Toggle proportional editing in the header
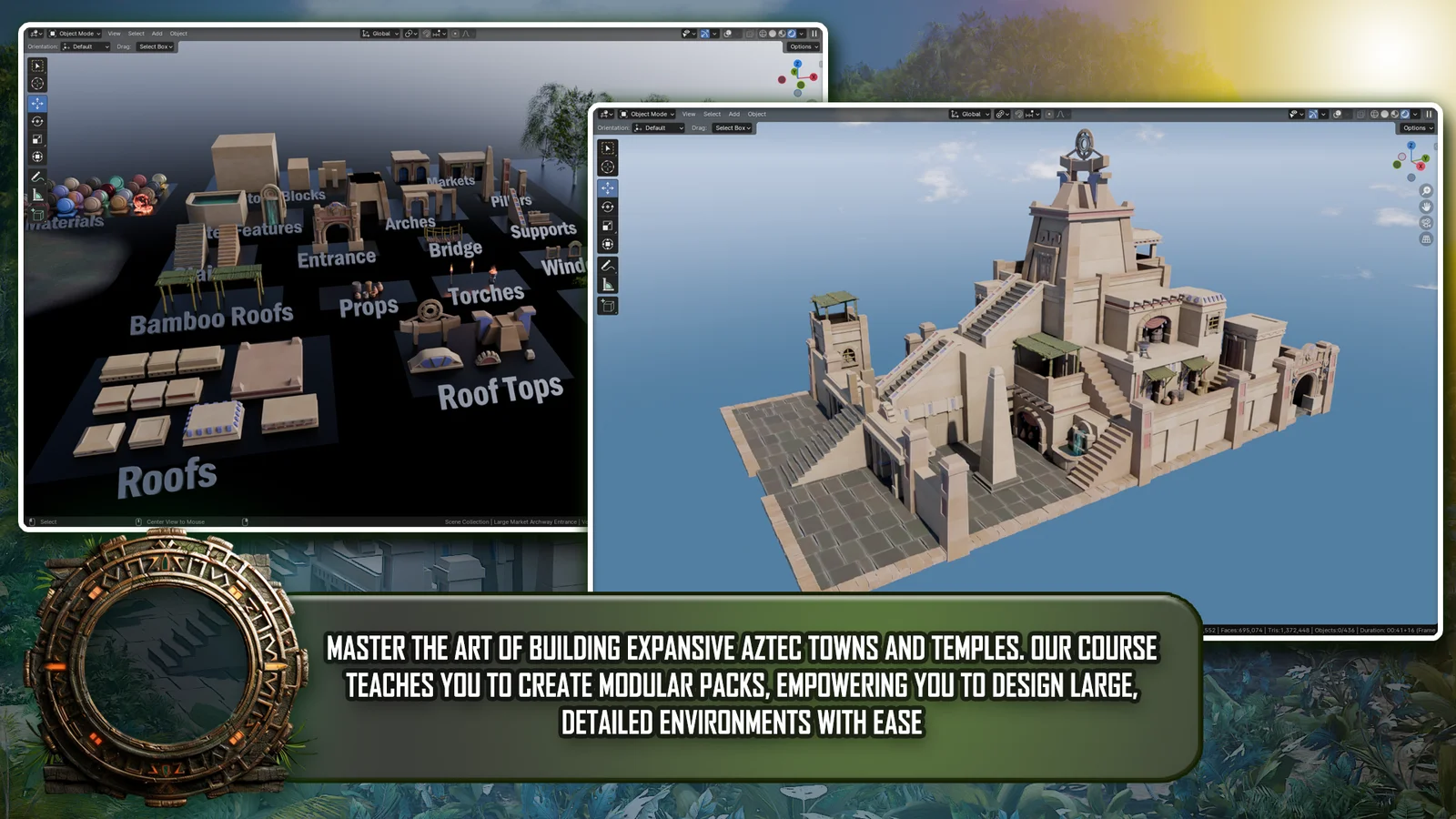 1048,115
